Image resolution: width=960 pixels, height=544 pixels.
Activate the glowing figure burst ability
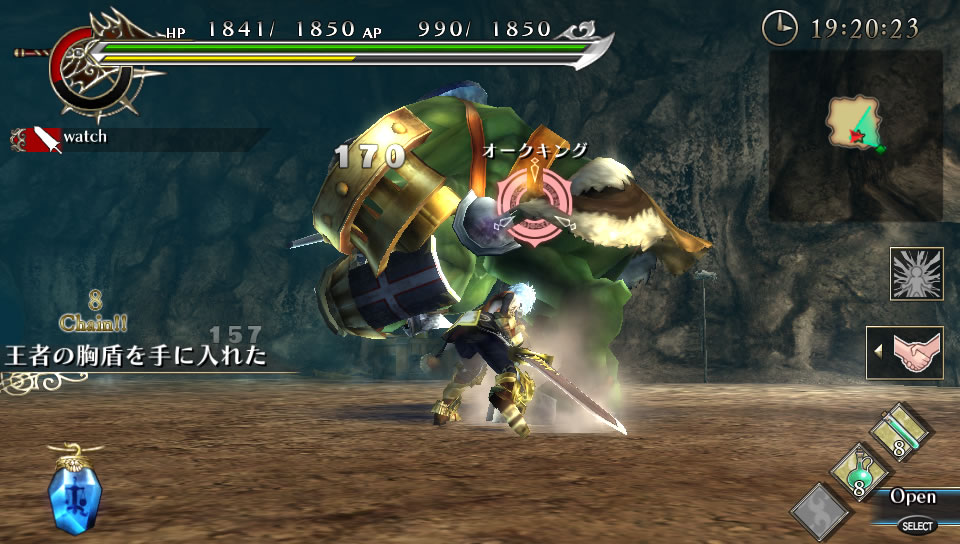click(x=916, y=274)
